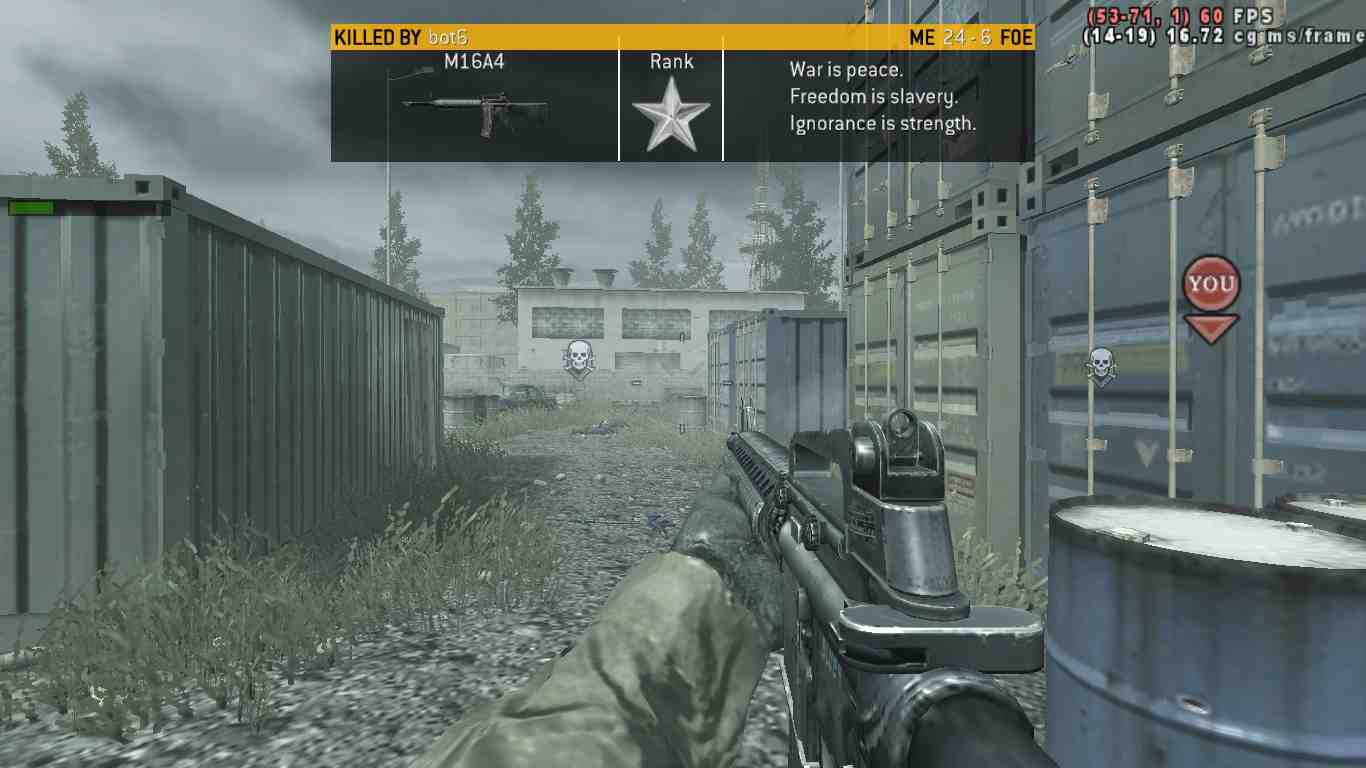
Task: Select the bot6 killer name in the header
Action: (446, 38)
